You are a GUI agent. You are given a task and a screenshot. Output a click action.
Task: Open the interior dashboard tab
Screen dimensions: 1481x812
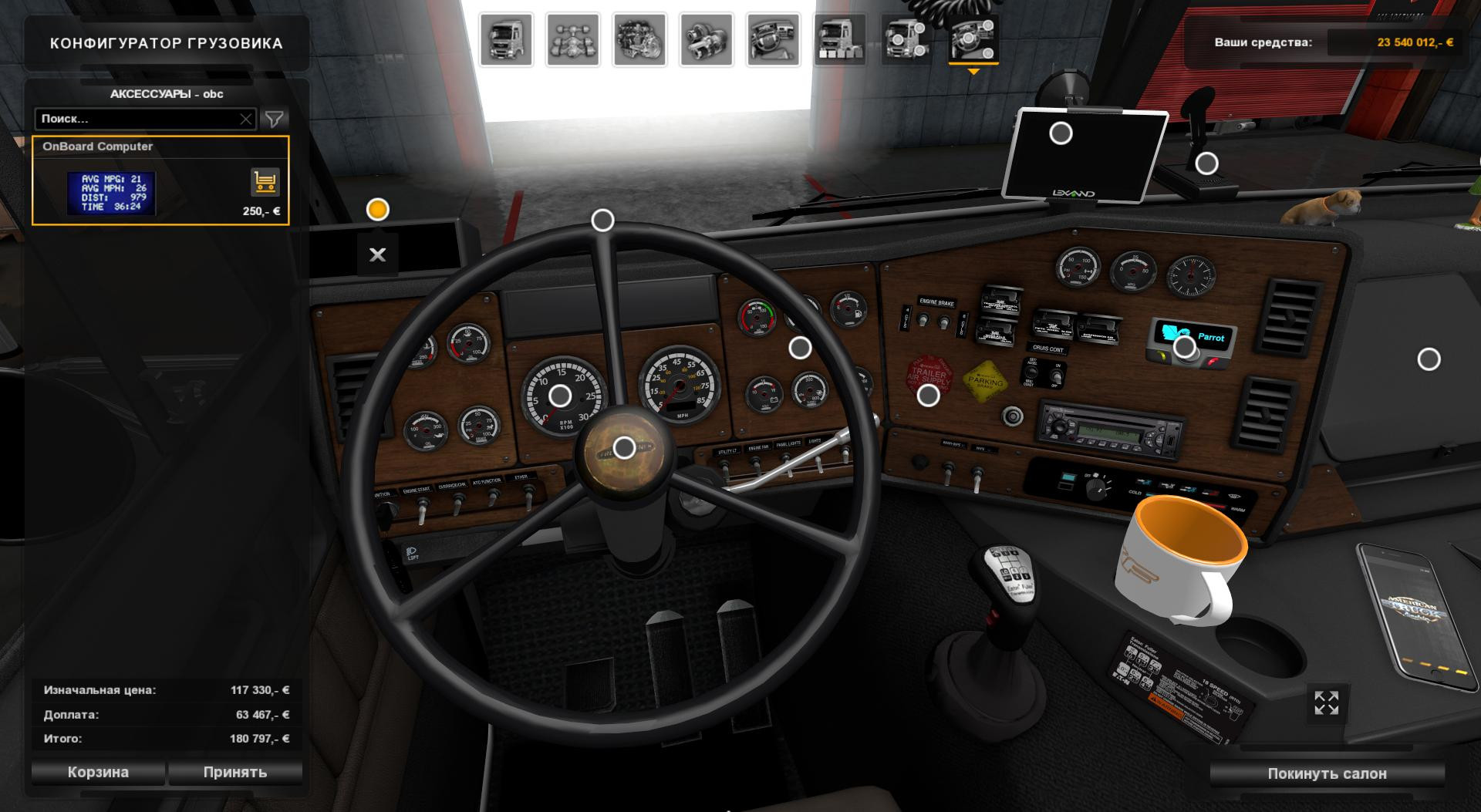[773, 40]
